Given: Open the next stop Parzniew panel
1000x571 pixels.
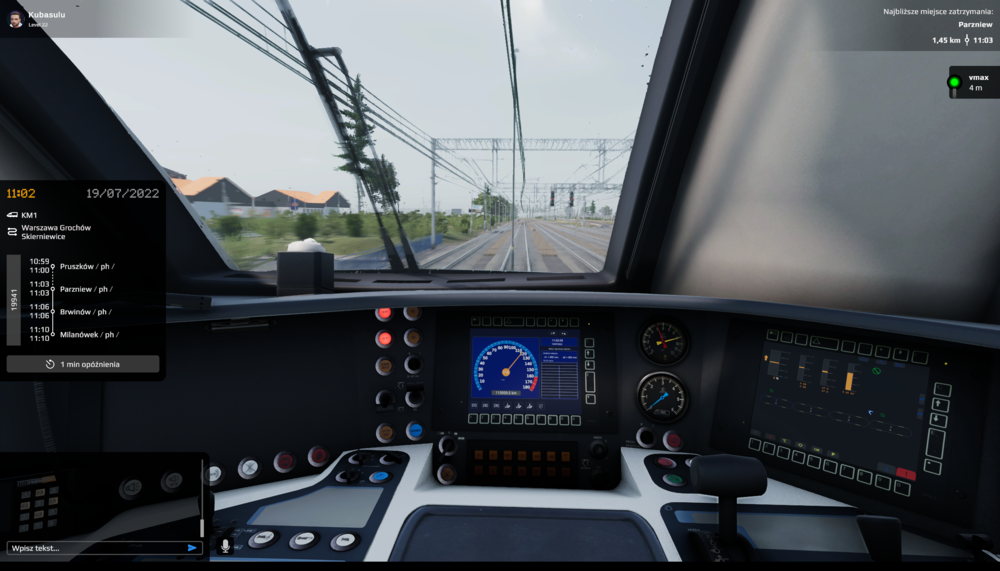Looking at the screenshot, I should coord(940,25).
